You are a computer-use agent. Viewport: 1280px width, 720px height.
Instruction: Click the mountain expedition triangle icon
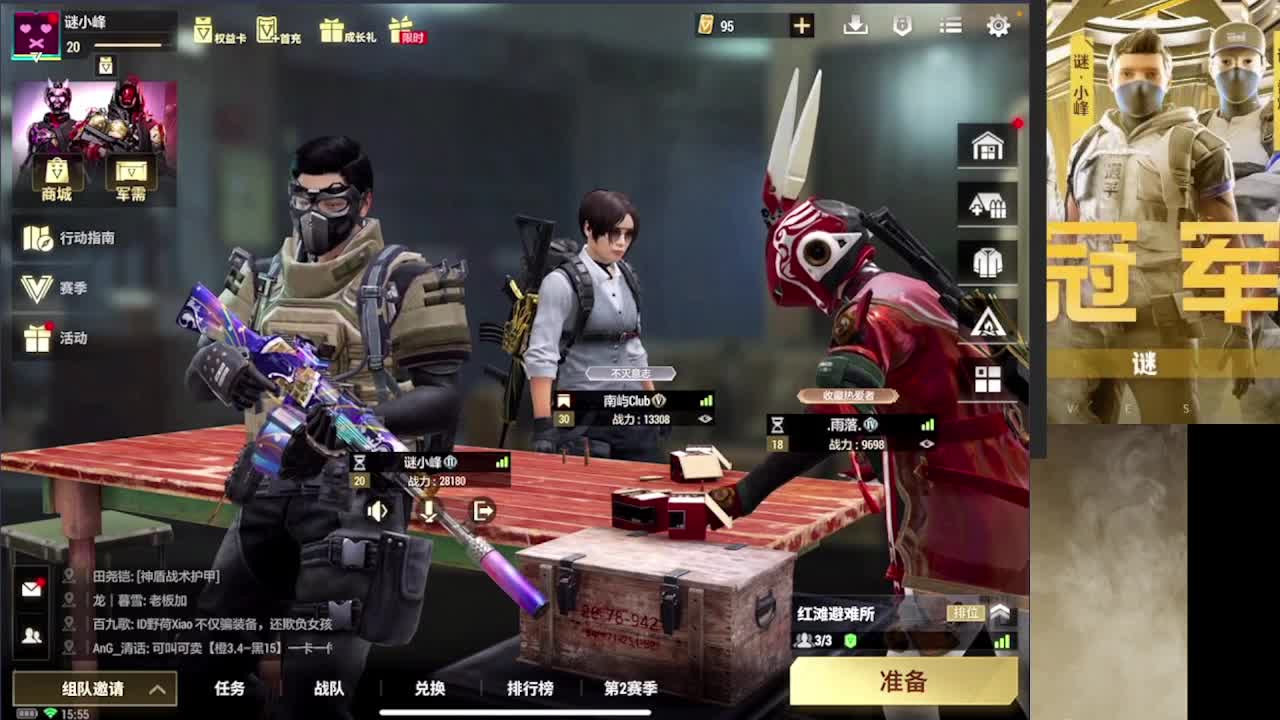pyautogui.click(x=988, y=322)
